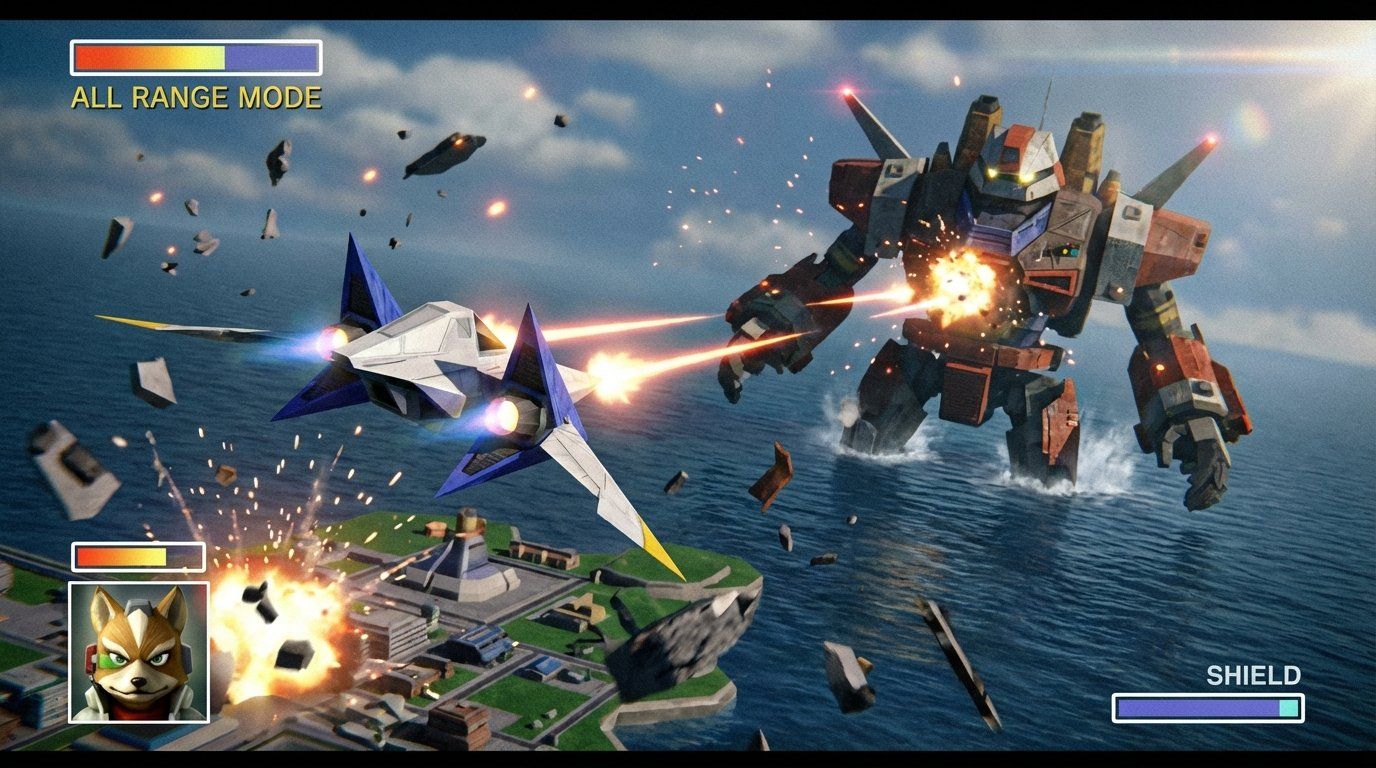Select the Fox McCloud pilot portrait
Viewport: 1376px width, 768px height.
coord(138,650)
